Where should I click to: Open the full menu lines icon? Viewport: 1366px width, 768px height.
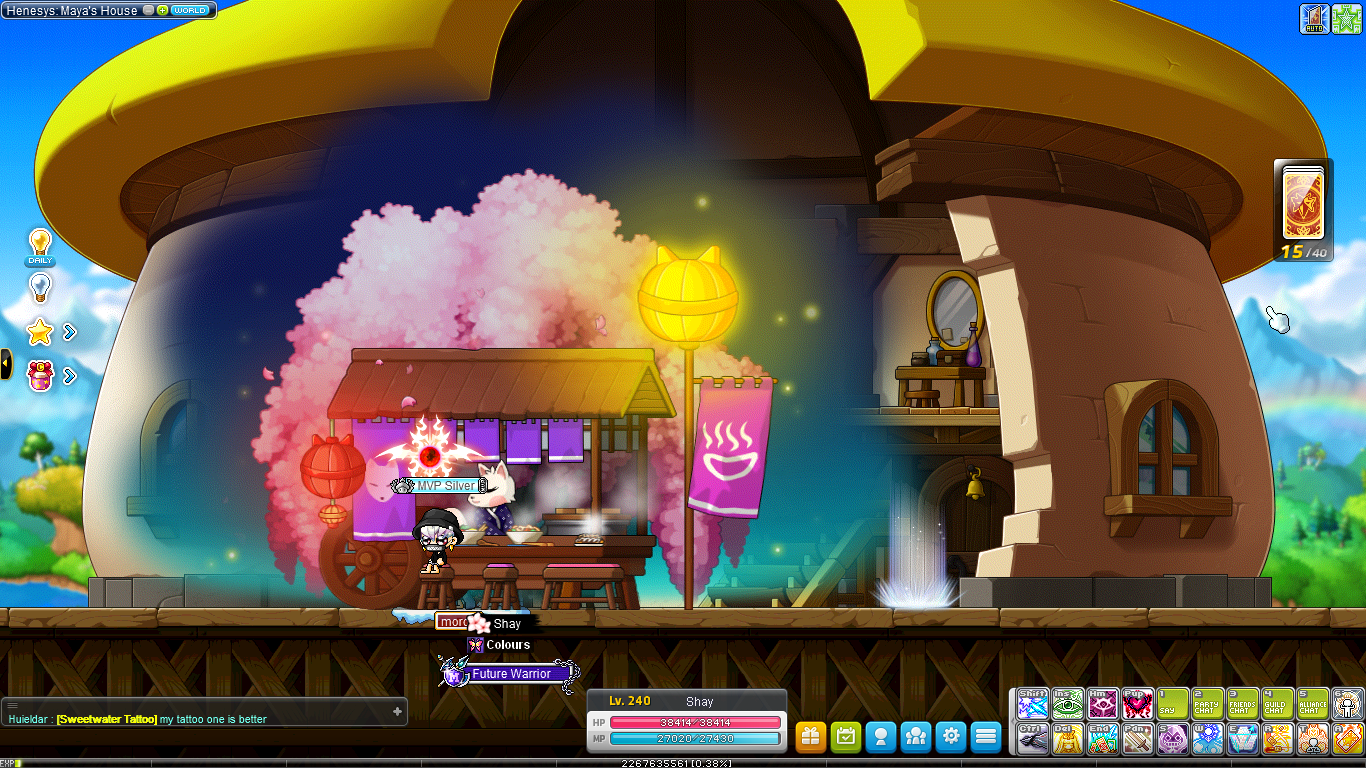pyautogui.click(x=985, y=737)
